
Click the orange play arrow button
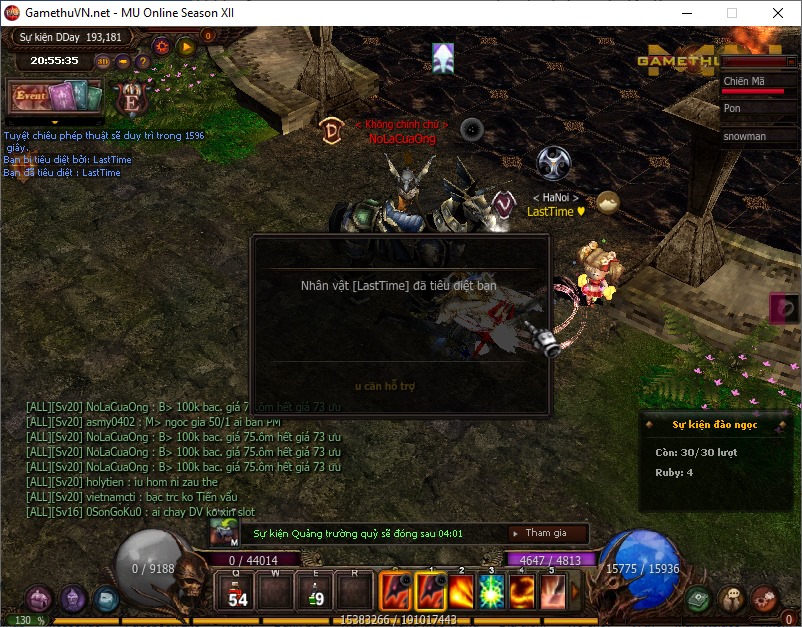[185, 46]
